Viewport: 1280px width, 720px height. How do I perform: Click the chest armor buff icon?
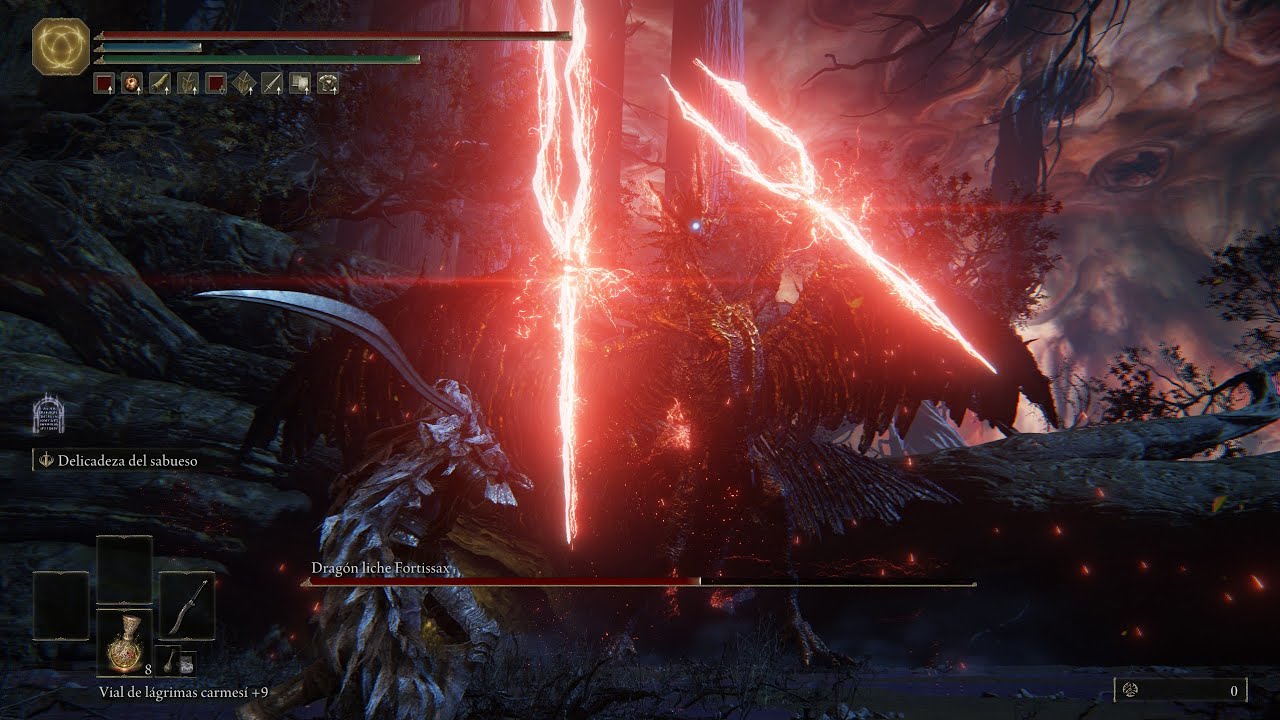327,84
